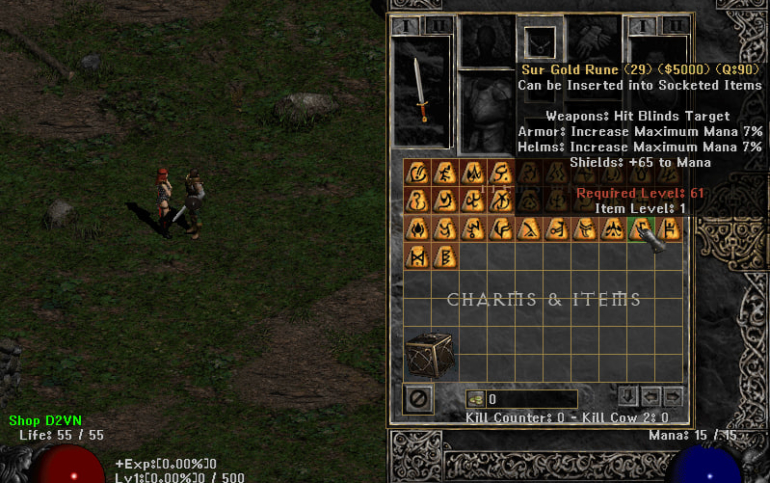Viewport: 770px width, 483px height.
Task: Click the right arrow button below the inventory
Action: tap(673, 396)
